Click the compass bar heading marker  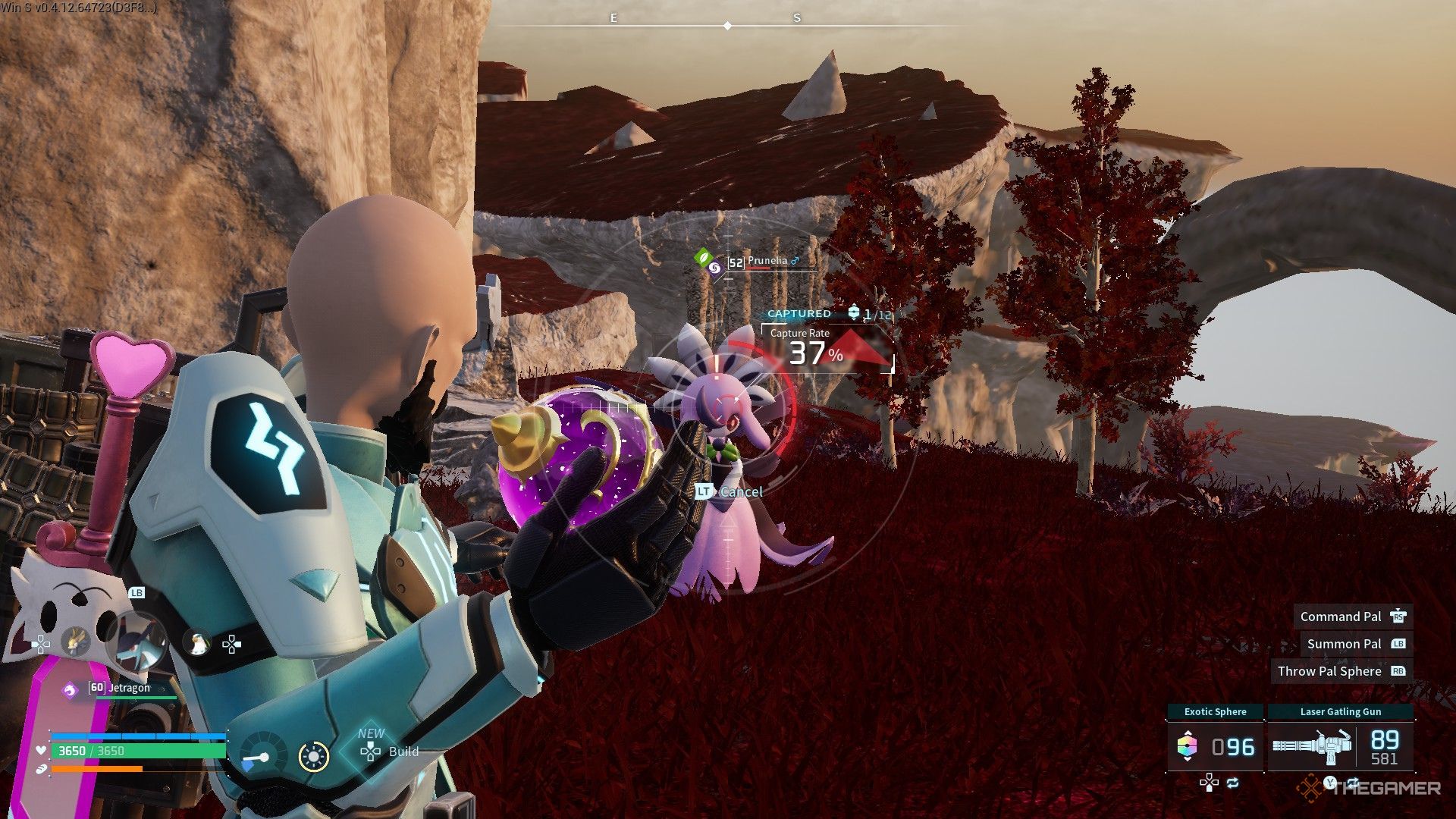pos(727,26)
